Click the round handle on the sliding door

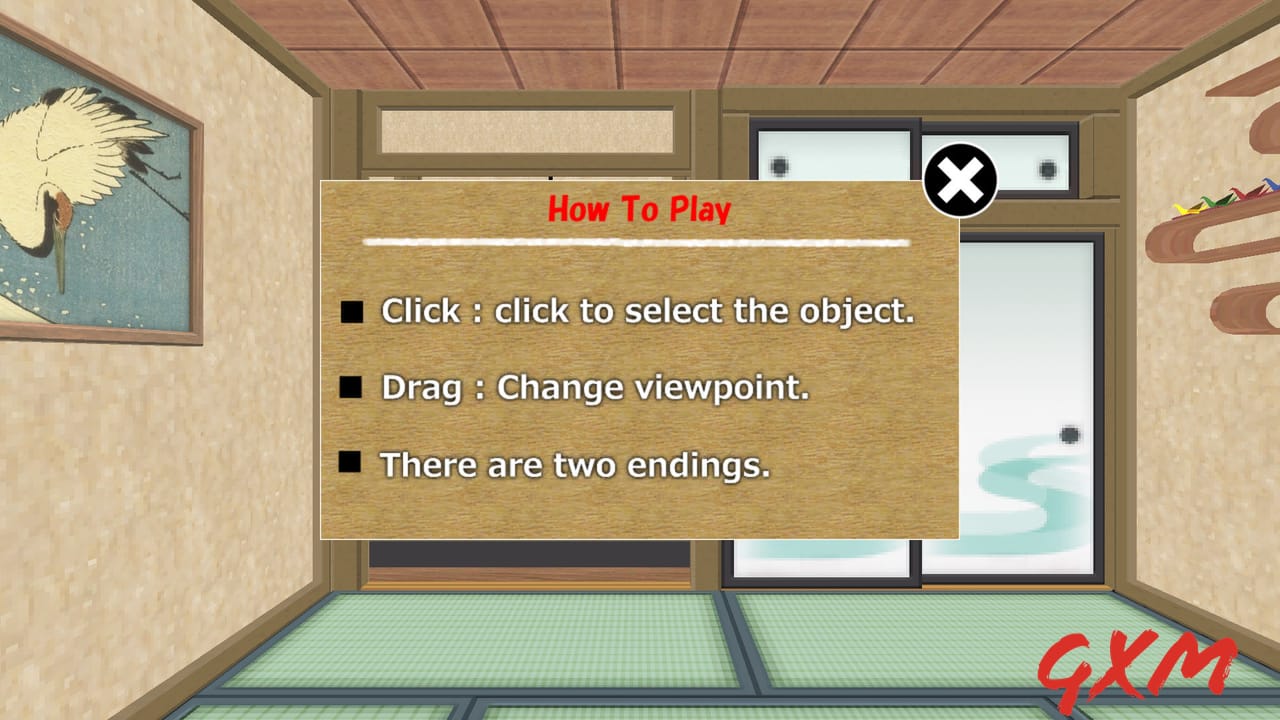(1070, 436)
